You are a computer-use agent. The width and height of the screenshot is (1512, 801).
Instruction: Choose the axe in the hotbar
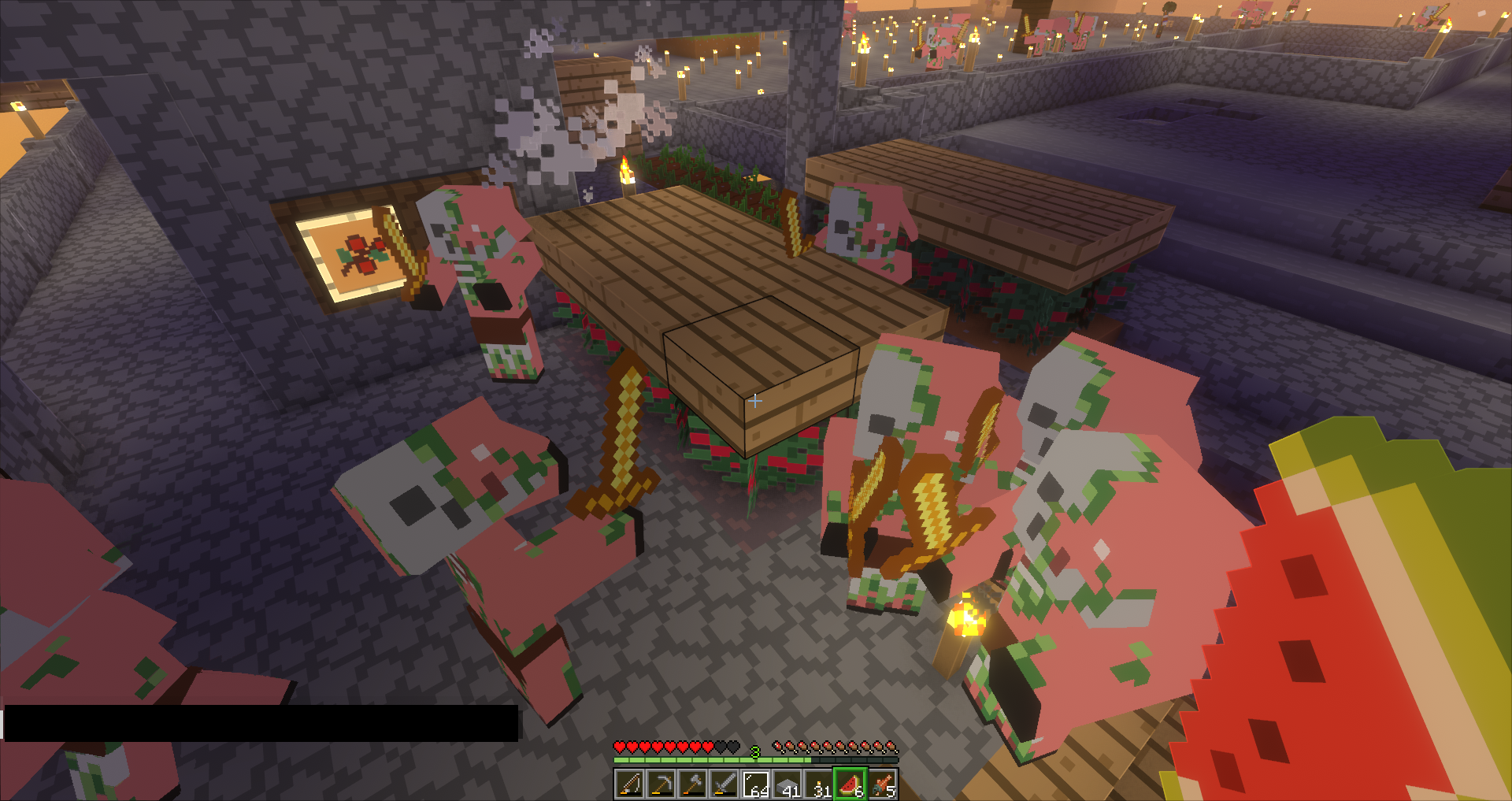point(692,784)
